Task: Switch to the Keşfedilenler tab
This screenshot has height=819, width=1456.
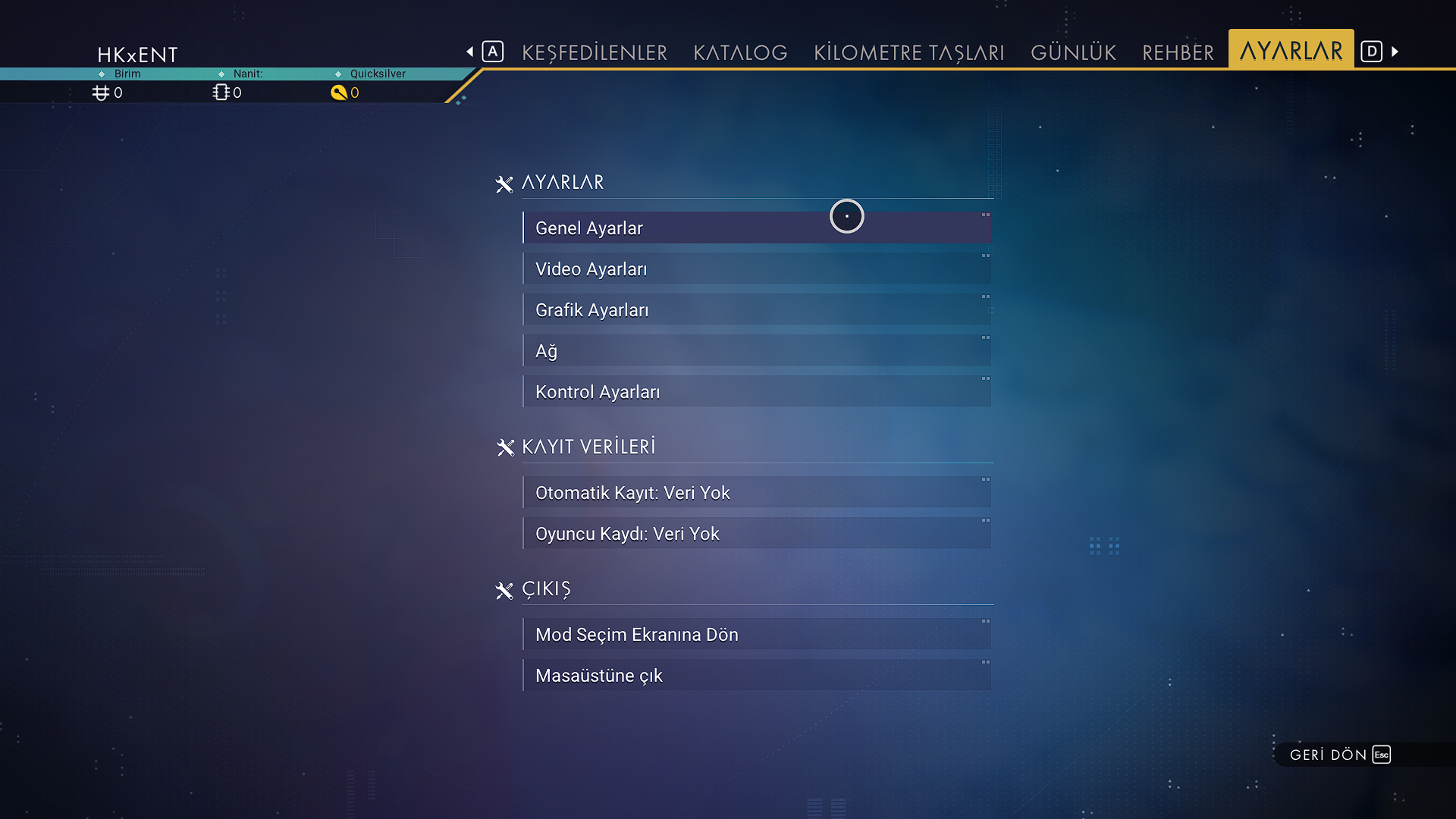Action: 595,52
